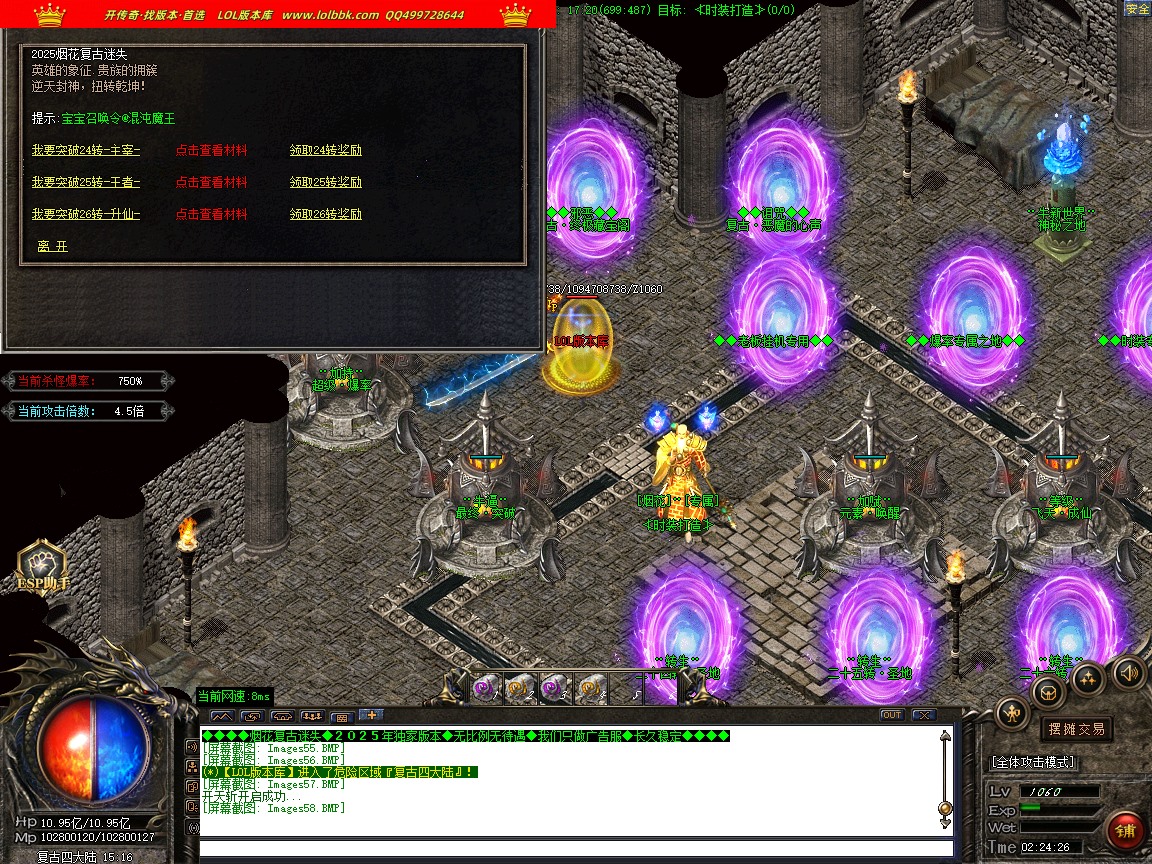Viewport: 1152px width, 864px height.
Task: Claim the 领取25转奖励 reward
Action: 326,183
